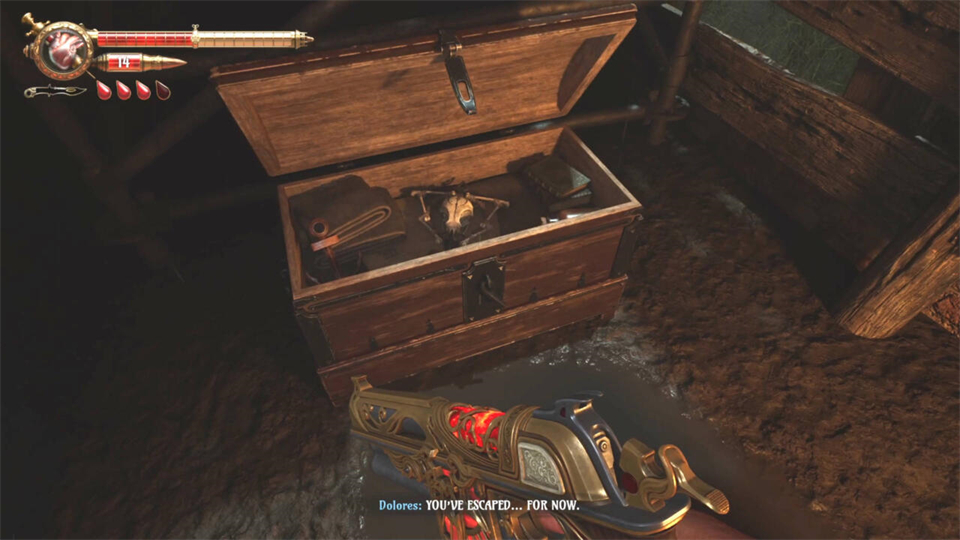Select the knife weapon icon
Image resolution: width=960 pixels, height=540 pixels.
click(54, 91)
